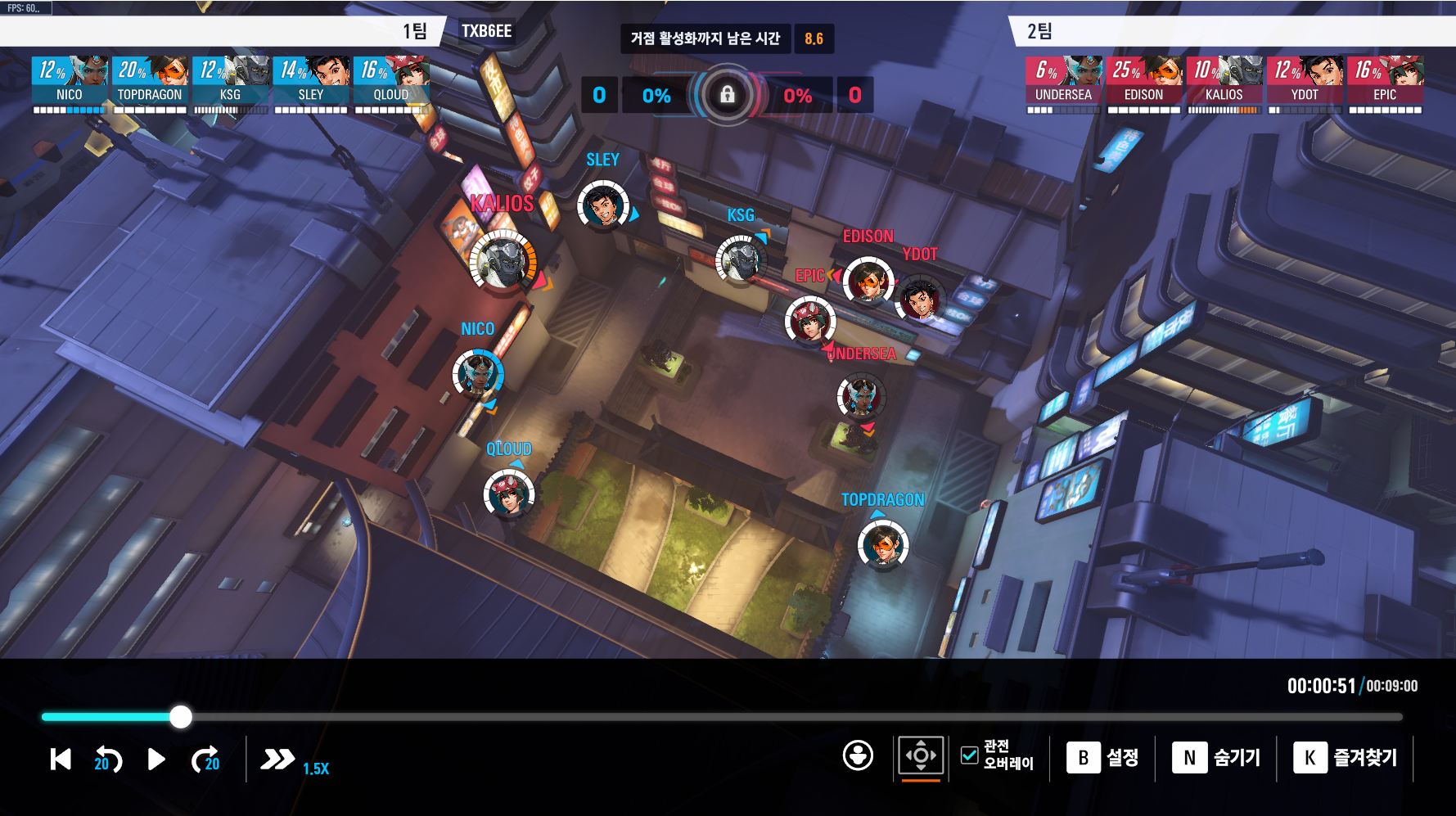Open 즐겨찾기 favorites
1456x816 pixels.
[1346, 758]
